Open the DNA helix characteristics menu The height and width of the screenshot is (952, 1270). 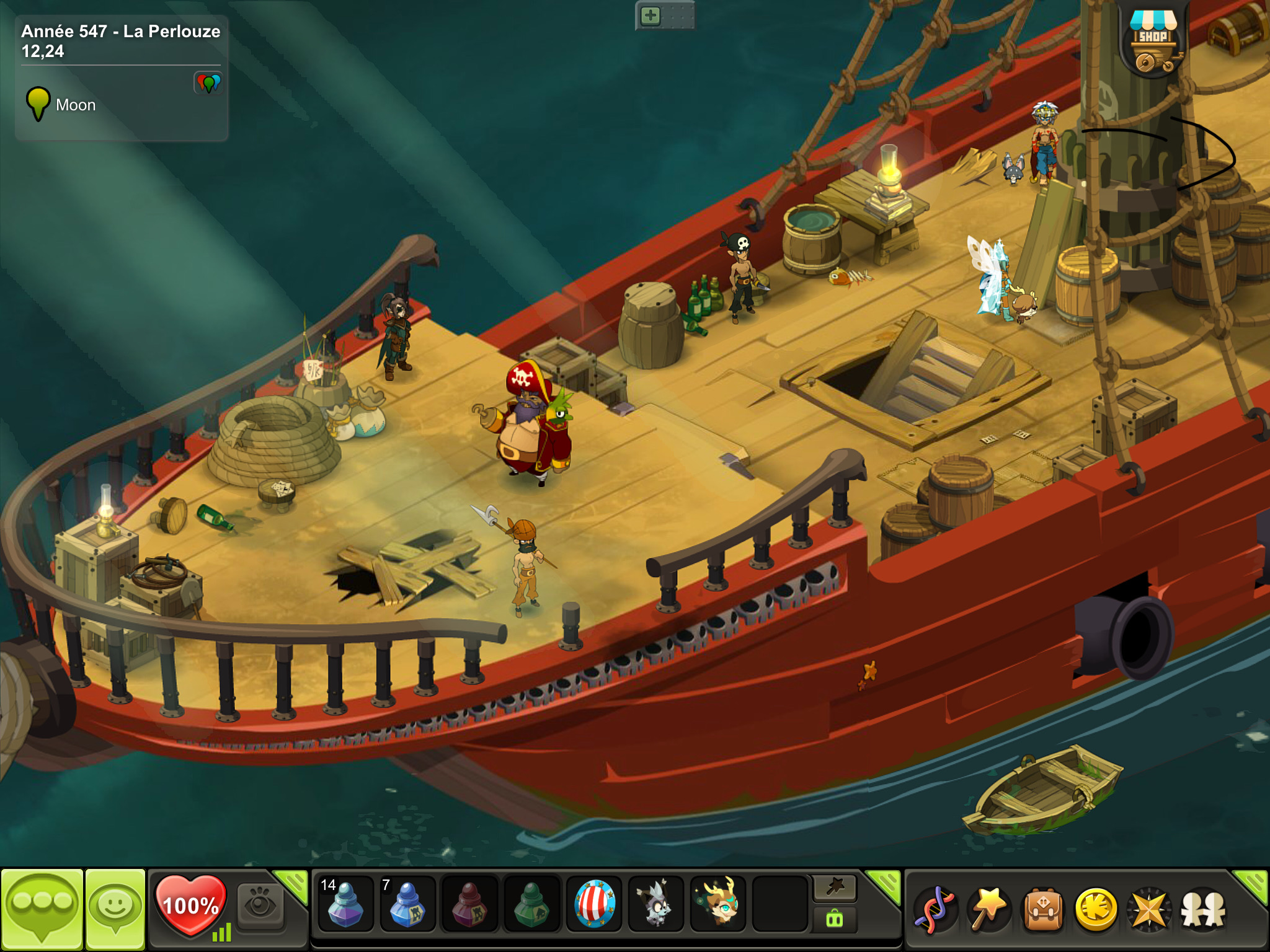(936, 910)
